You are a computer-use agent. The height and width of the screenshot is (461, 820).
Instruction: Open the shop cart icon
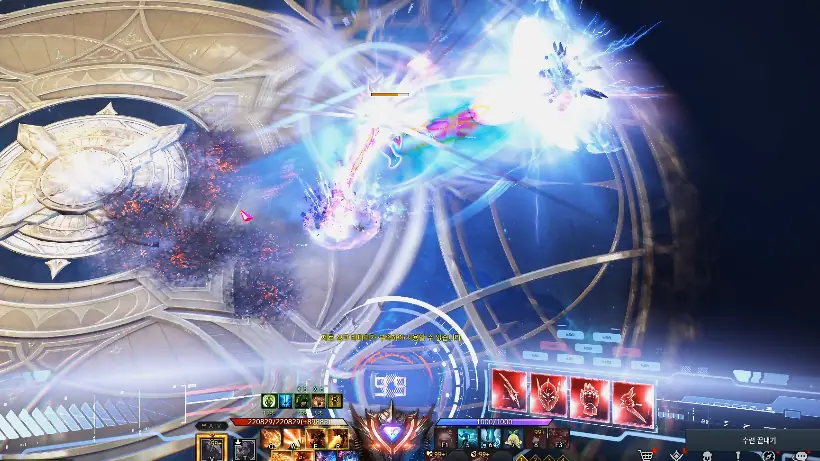(x=646, y=455)
